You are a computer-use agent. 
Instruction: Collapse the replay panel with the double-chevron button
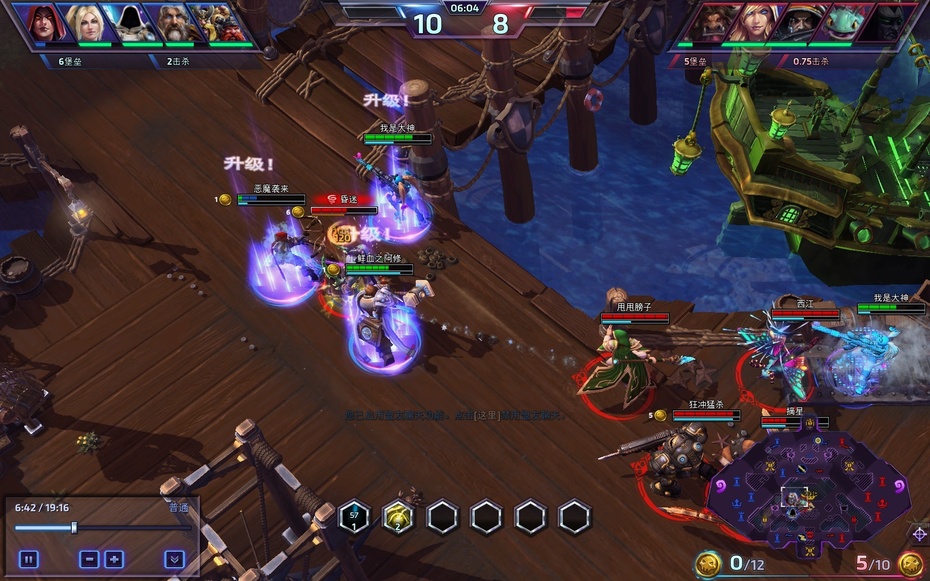pos(175,559)
